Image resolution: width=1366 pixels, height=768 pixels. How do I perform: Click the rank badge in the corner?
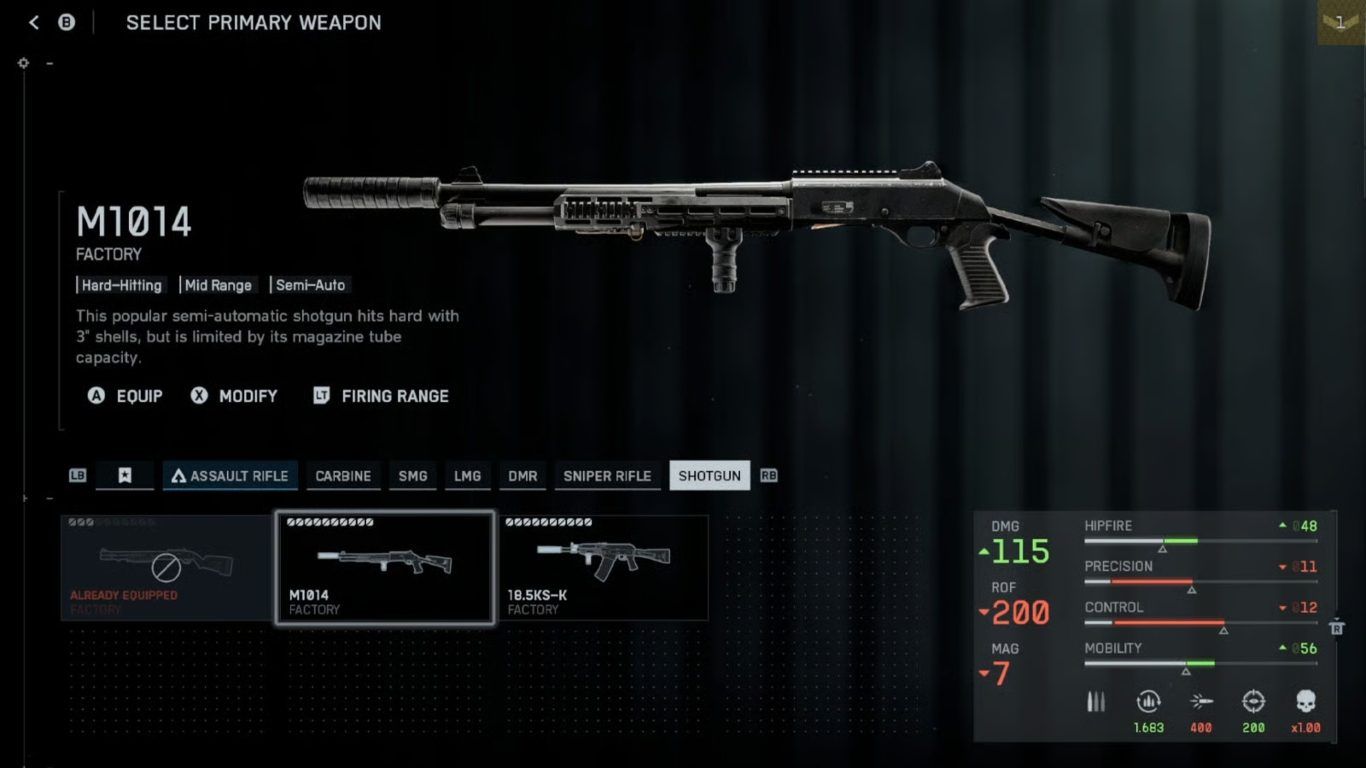pos(1341,22)
